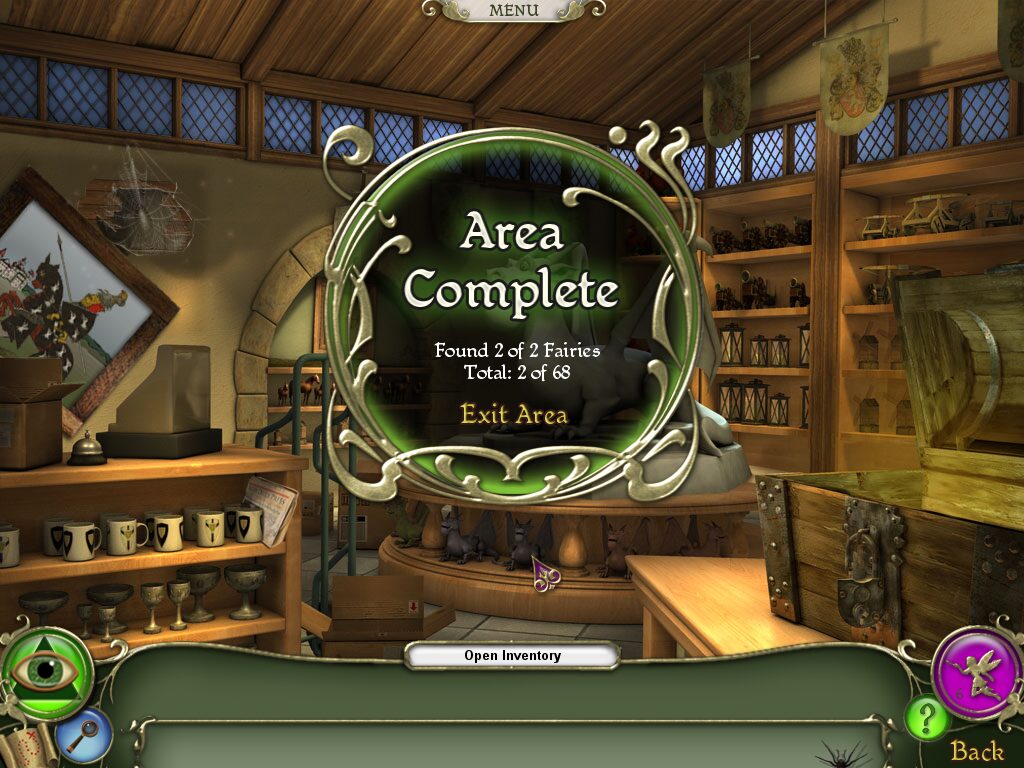Open the MENU at the top
This screenshot has width=1024, height=768.
coord(513,10)
